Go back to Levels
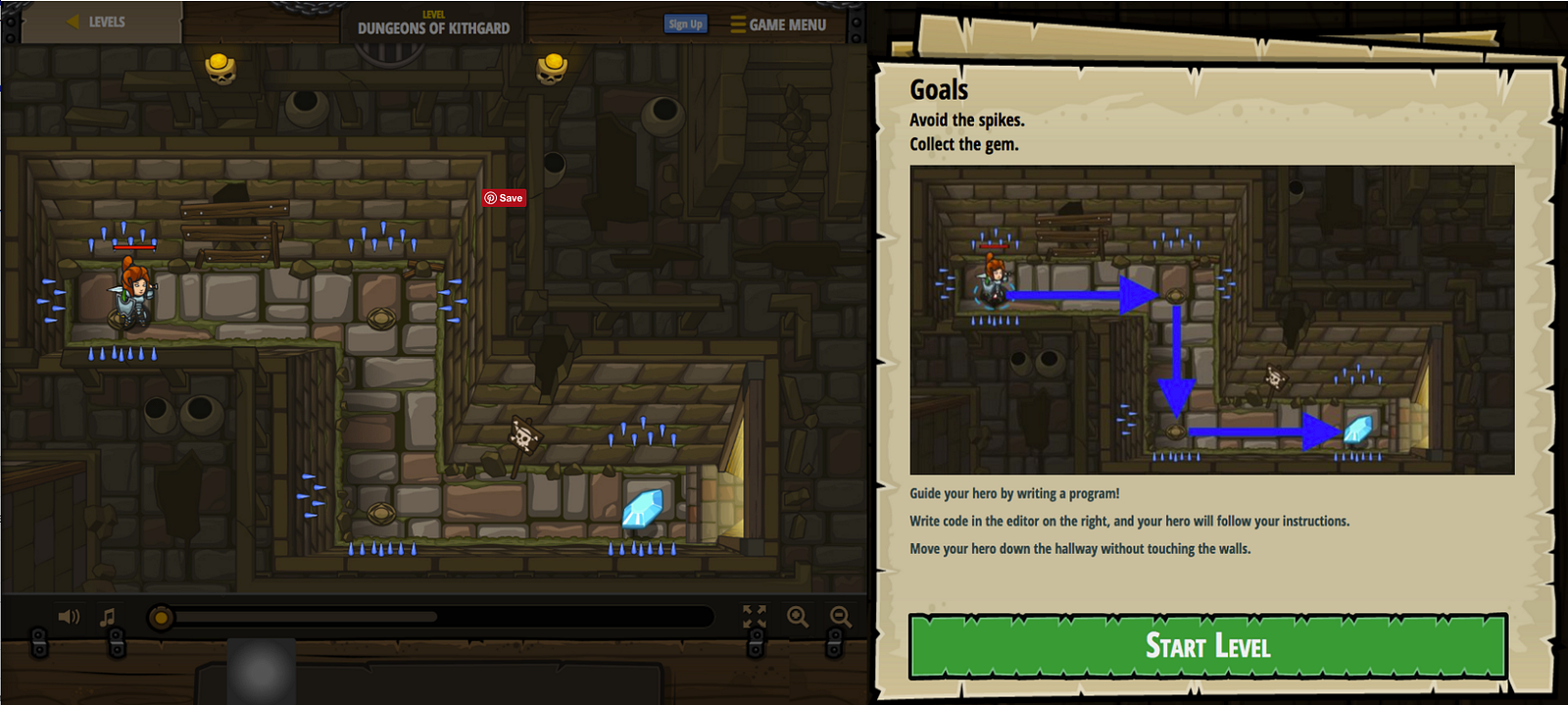Image resolution: width=1568 pixels, height=705 pixels. coord(97,22)
